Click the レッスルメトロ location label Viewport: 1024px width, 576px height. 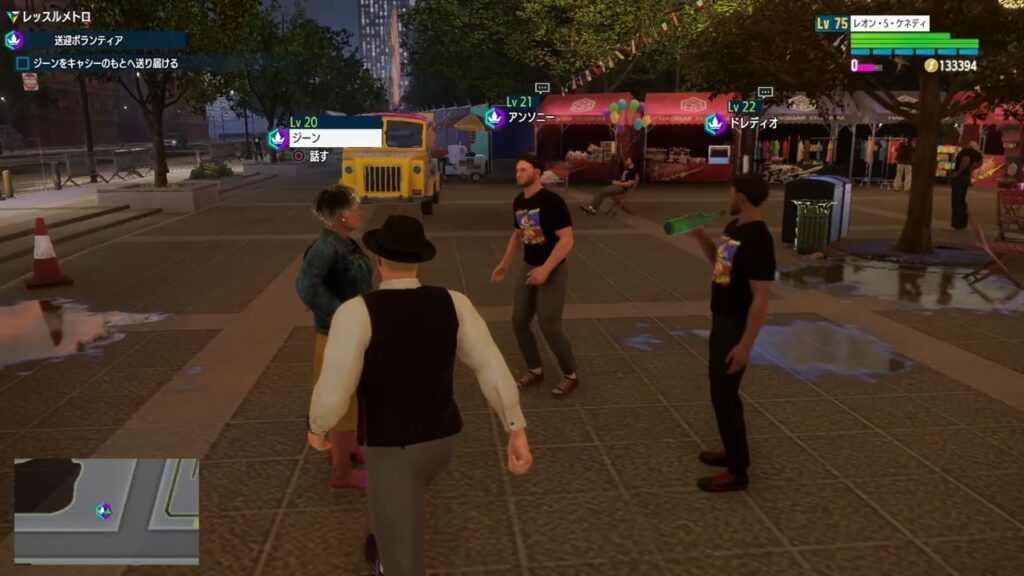click(56, 17)
